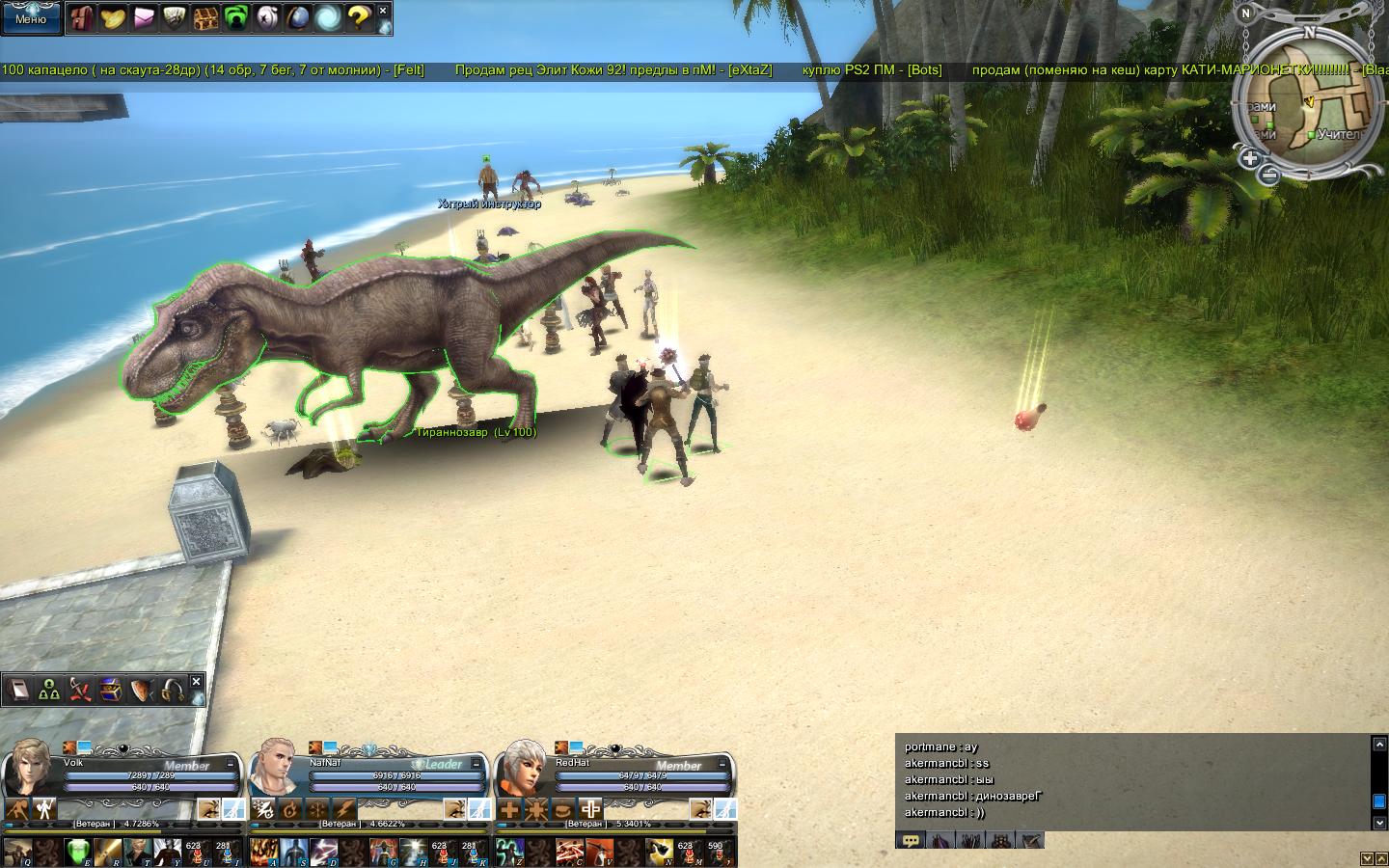The width and height of the screenshot is (1389, 868).
Task: Click the gold coins shop icon
Action: (113, 17)
